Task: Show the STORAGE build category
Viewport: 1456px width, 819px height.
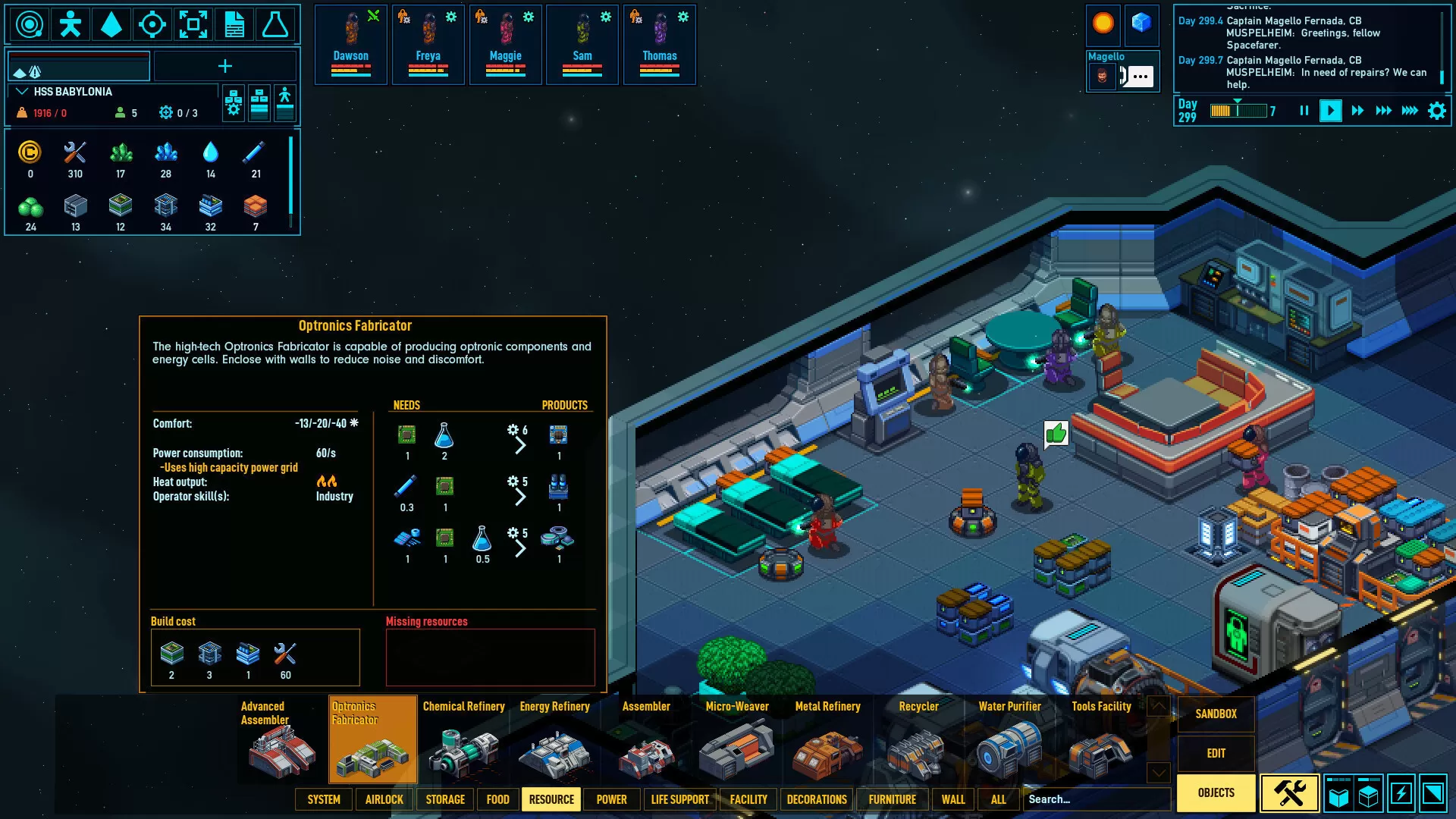Action: 445,799
